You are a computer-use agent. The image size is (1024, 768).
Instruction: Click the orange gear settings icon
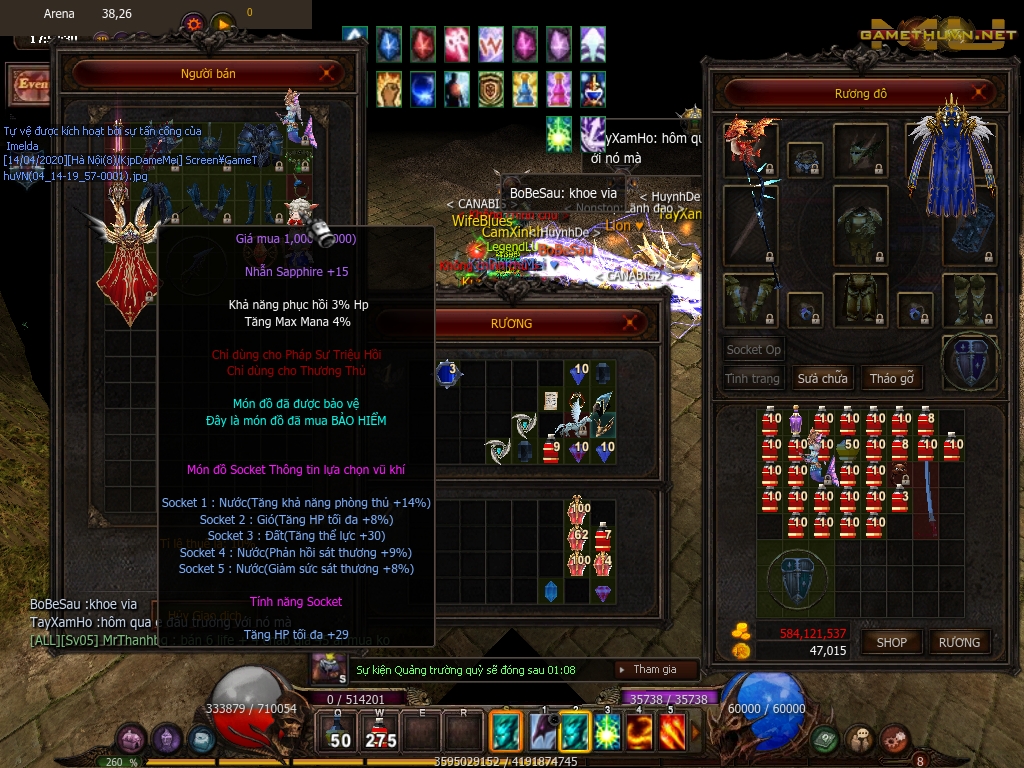click(x=194, y=21)
